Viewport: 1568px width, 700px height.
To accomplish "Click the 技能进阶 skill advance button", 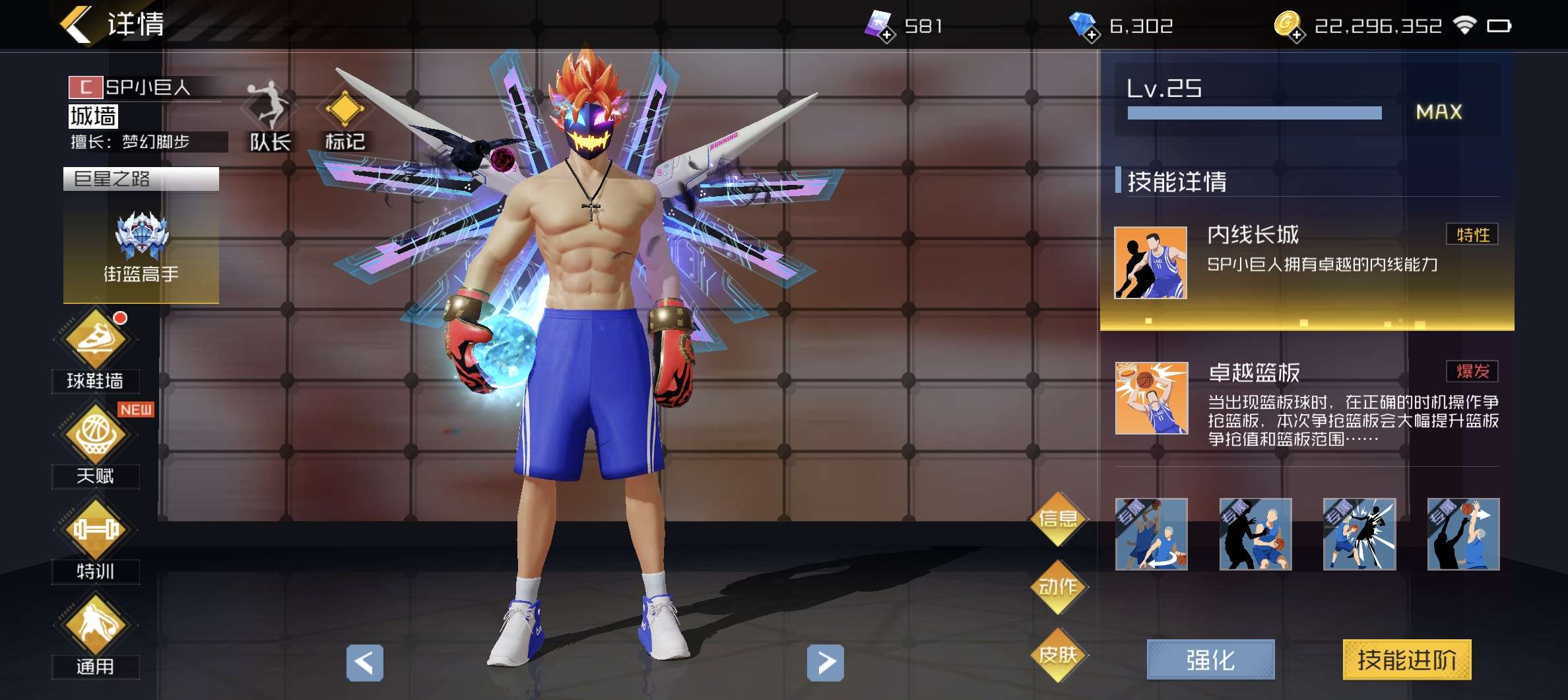I will point(1406,660).
